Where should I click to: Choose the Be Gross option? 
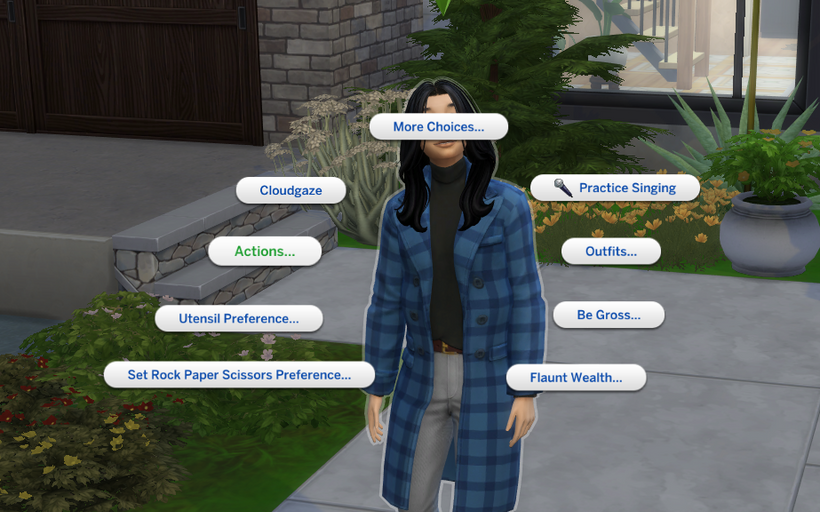tap(608, 315)
